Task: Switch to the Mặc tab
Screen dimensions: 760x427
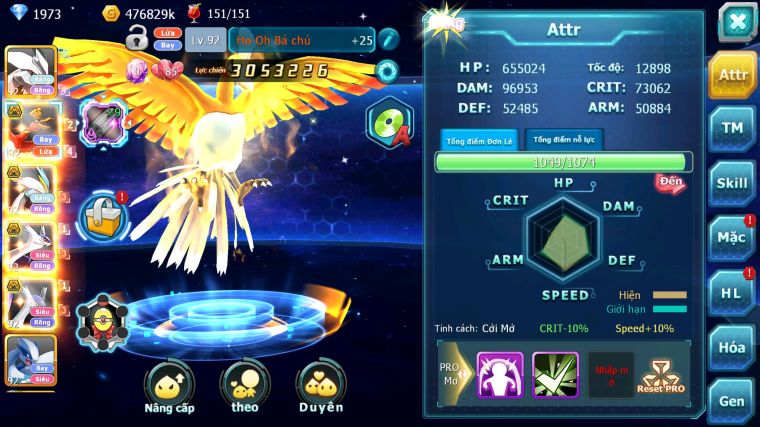Action: point(732,238)
